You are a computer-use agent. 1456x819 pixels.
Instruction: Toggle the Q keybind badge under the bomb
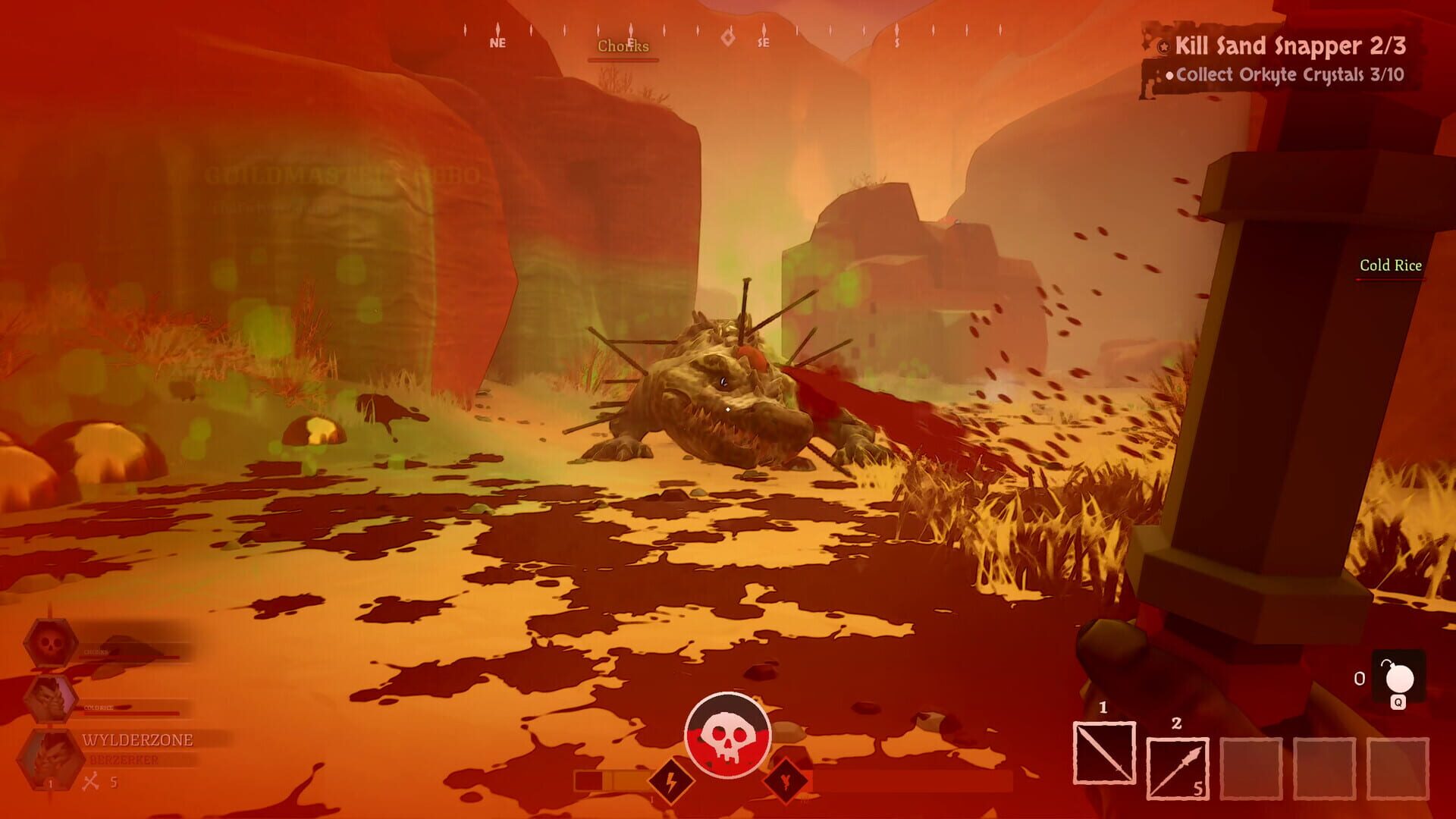click(1398, 702)
